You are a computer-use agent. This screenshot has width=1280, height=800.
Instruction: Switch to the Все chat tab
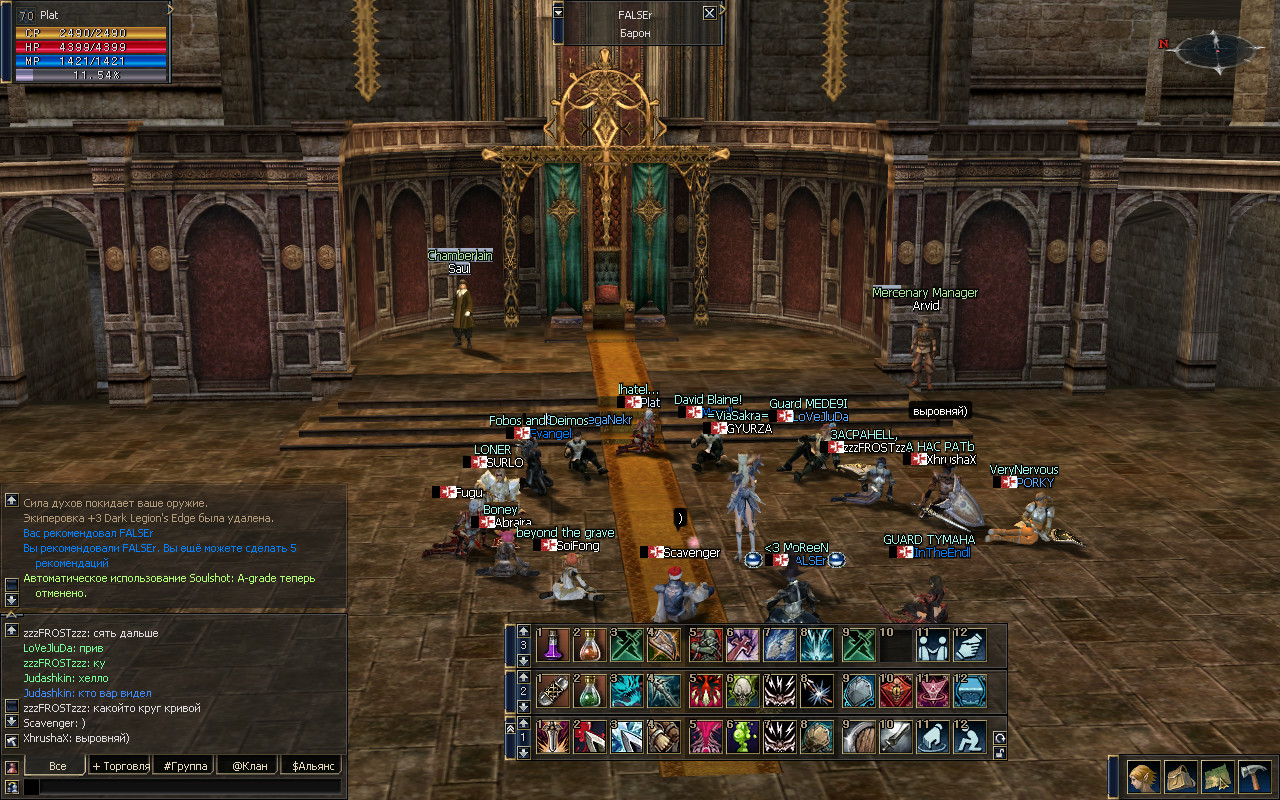click(x=57, y=766)
